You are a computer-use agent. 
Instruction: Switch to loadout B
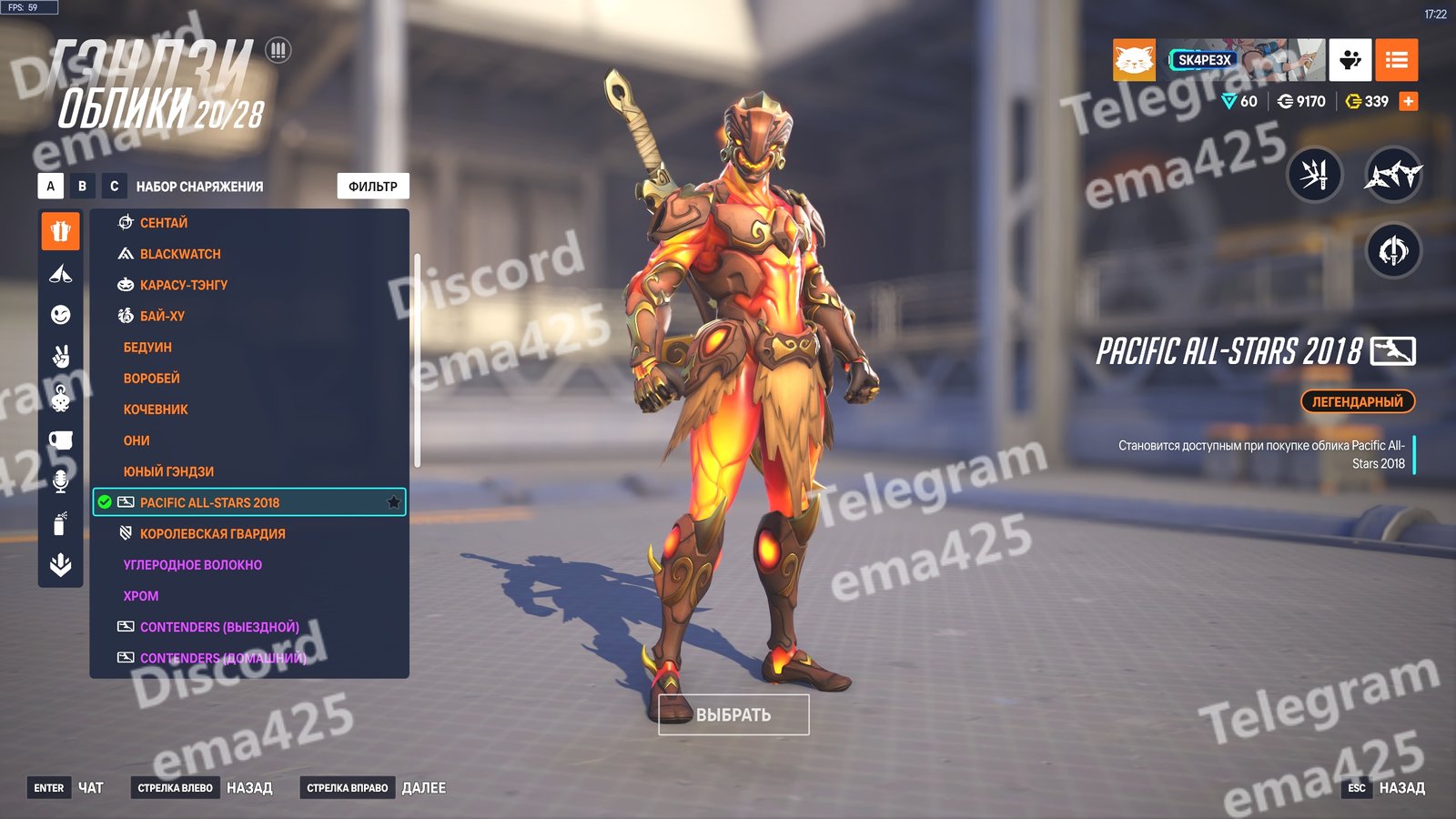pos(82,187)
